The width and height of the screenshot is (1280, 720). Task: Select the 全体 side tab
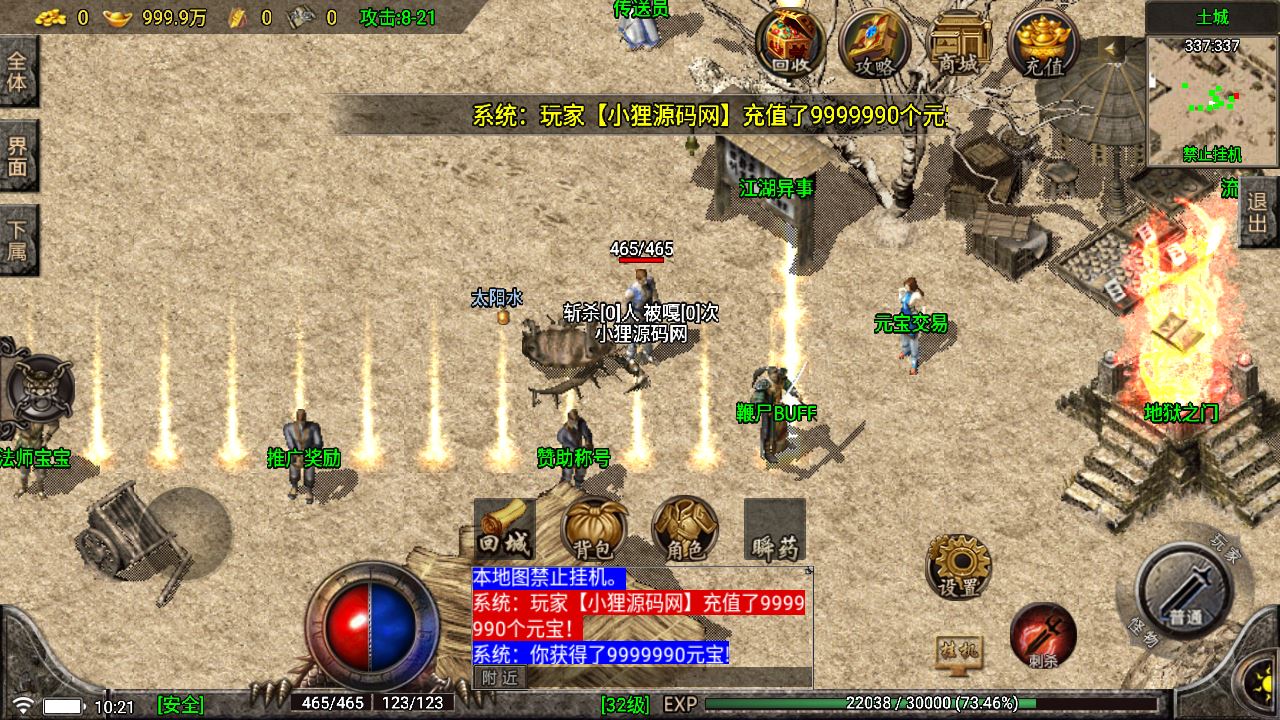pyautogui.click(x=18, y=71)
